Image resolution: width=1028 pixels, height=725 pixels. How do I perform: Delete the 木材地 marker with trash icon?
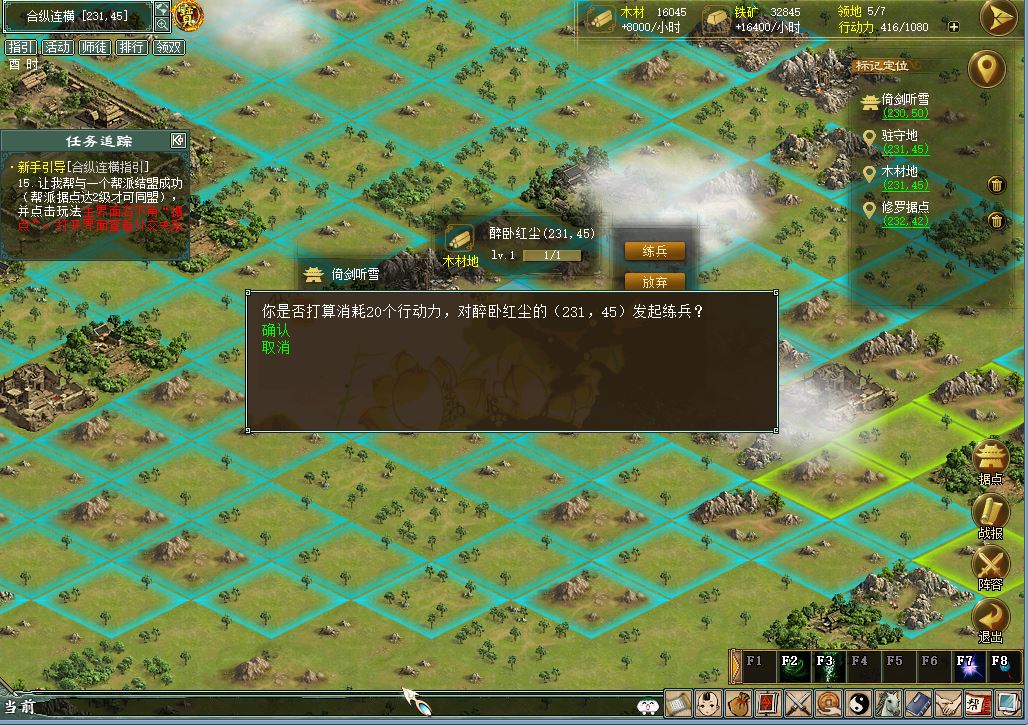click(996, 184)
